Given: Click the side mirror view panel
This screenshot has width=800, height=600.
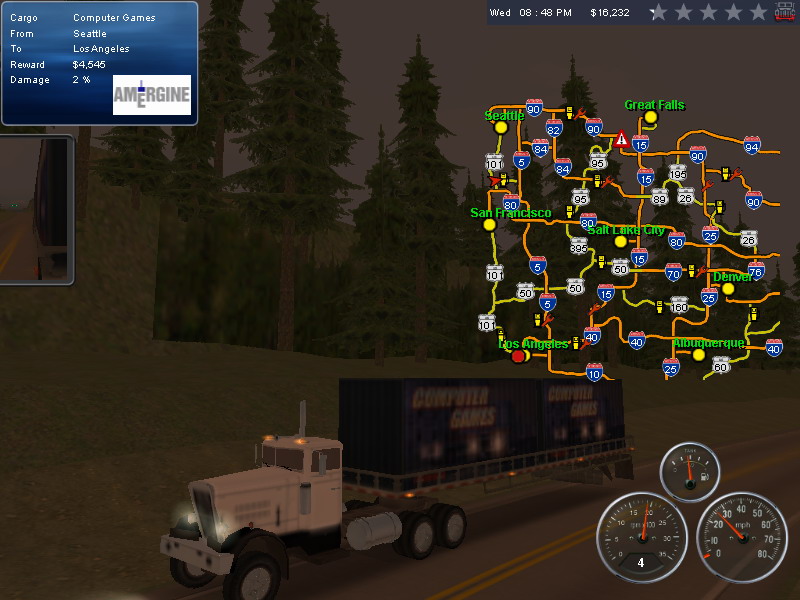Looking at the screenshot, I should 36,208.
